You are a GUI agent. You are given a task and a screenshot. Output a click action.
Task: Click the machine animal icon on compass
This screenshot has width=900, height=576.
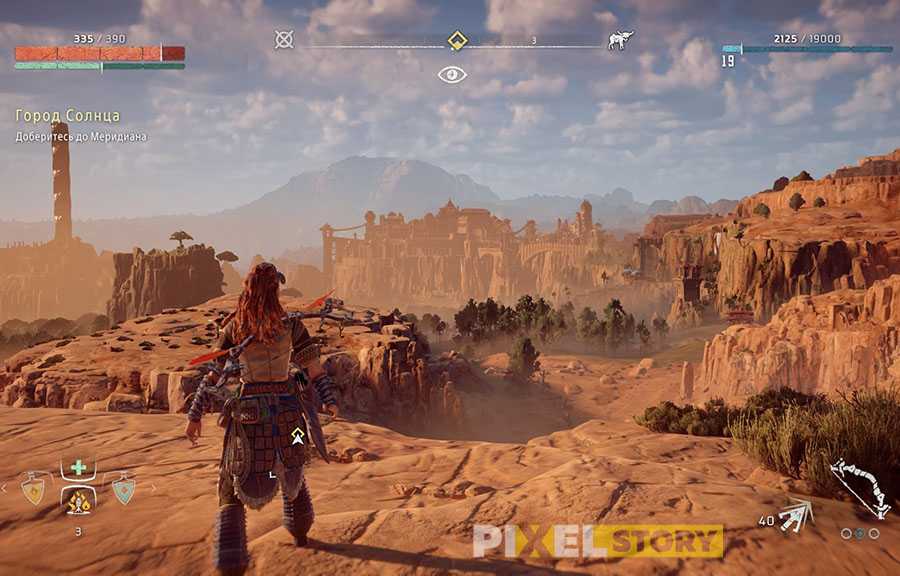click(620, 40)
